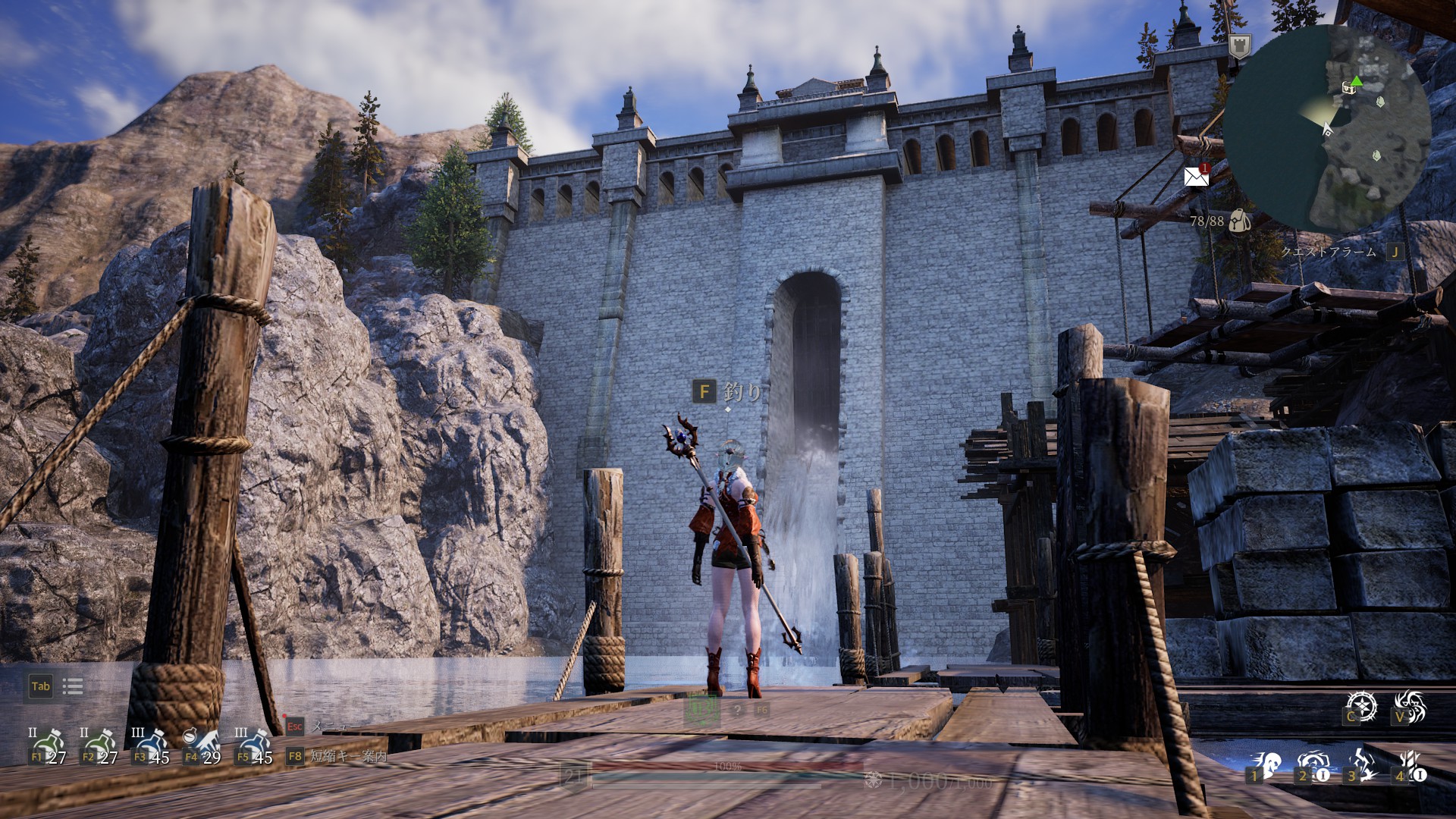
Task: Activate the star circle skill on C
Action: point(1360,706)
